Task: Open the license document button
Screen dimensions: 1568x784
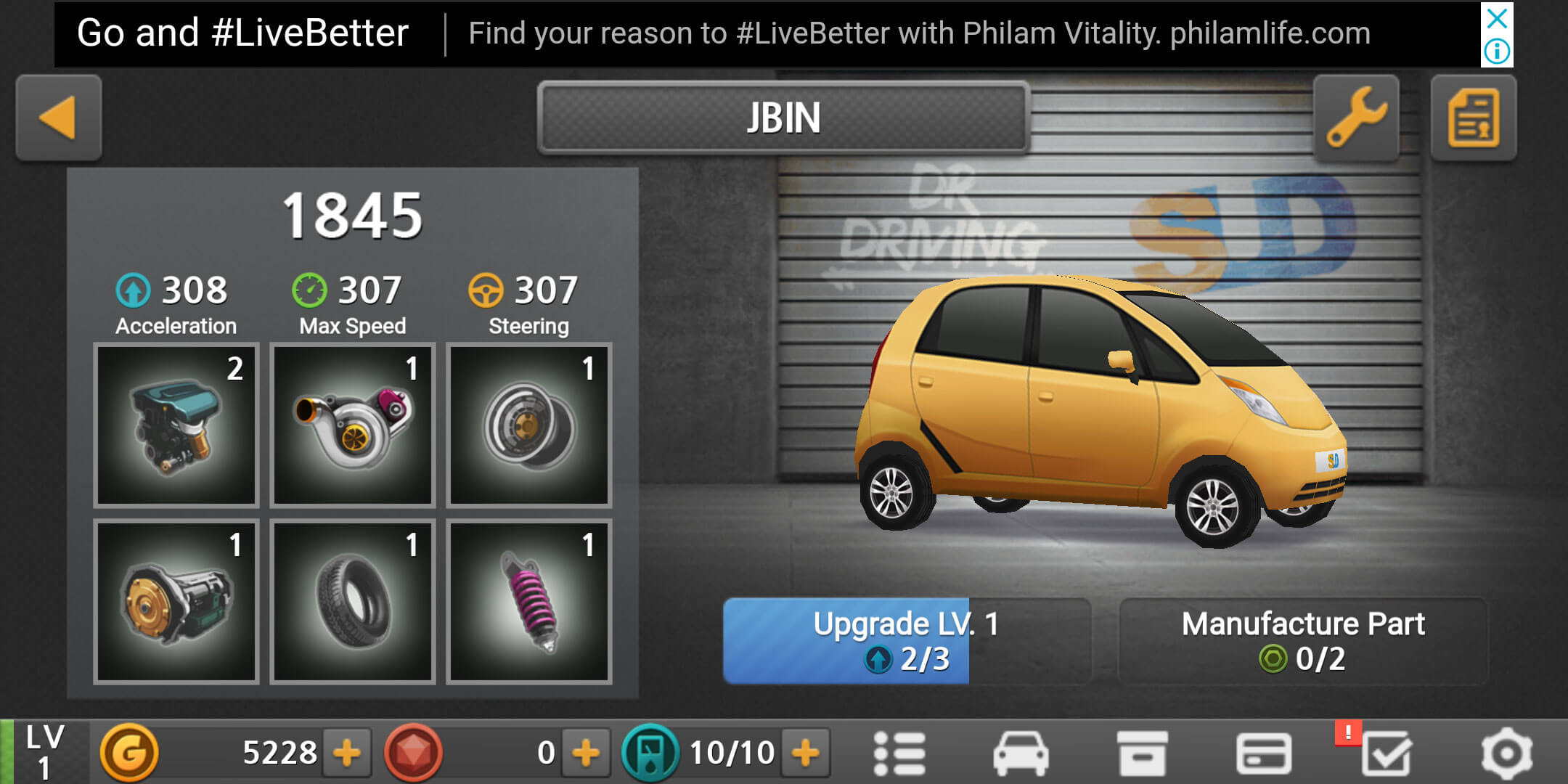Action: [x=1473, y=118]
